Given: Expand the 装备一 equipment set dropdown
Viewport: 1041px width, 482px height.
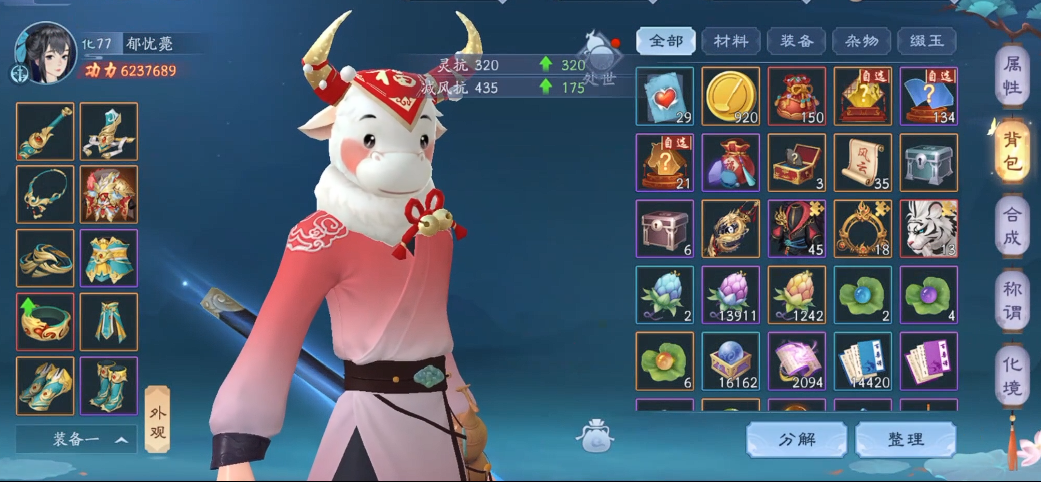Looking at the screenshot, I should point(76,439).
